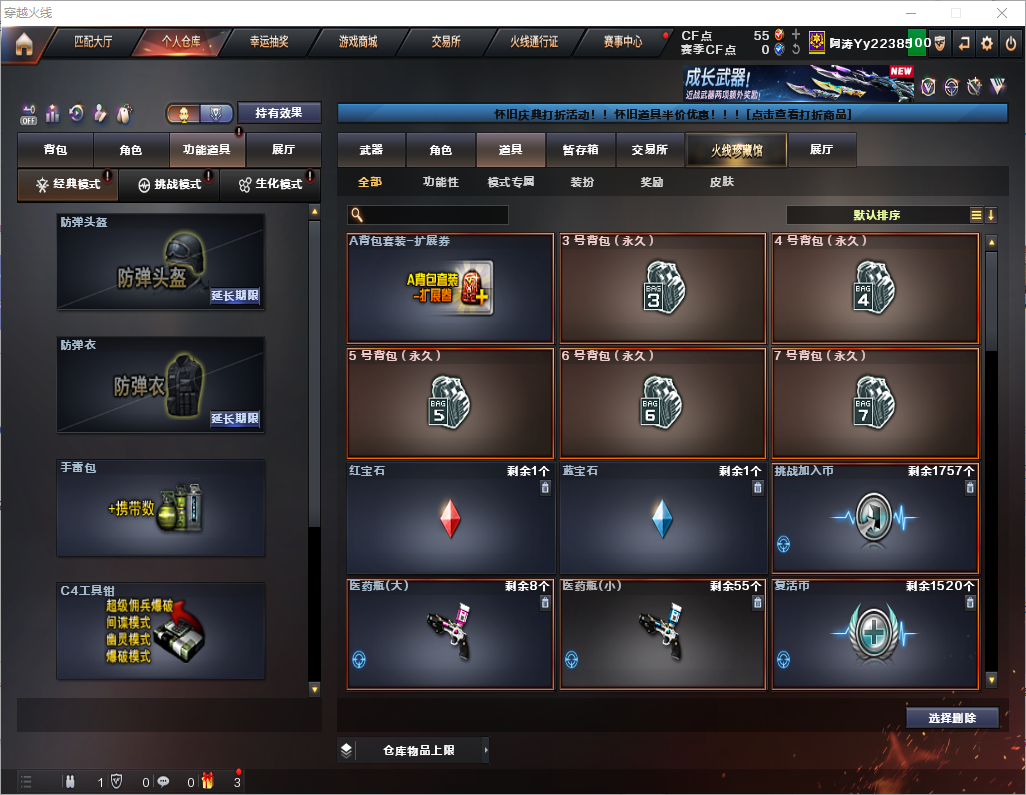
Task: Close the game window
Action: click(1002, 13)
